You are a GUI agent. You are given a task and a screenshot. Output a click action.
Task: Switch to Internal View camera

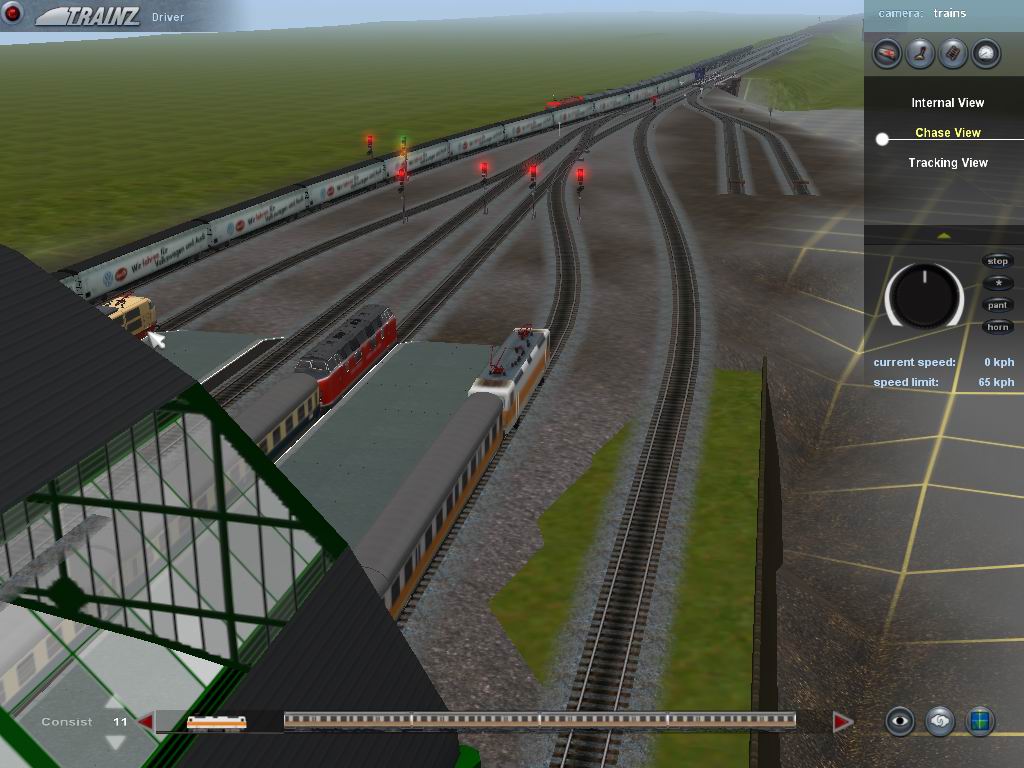[947, 103]
